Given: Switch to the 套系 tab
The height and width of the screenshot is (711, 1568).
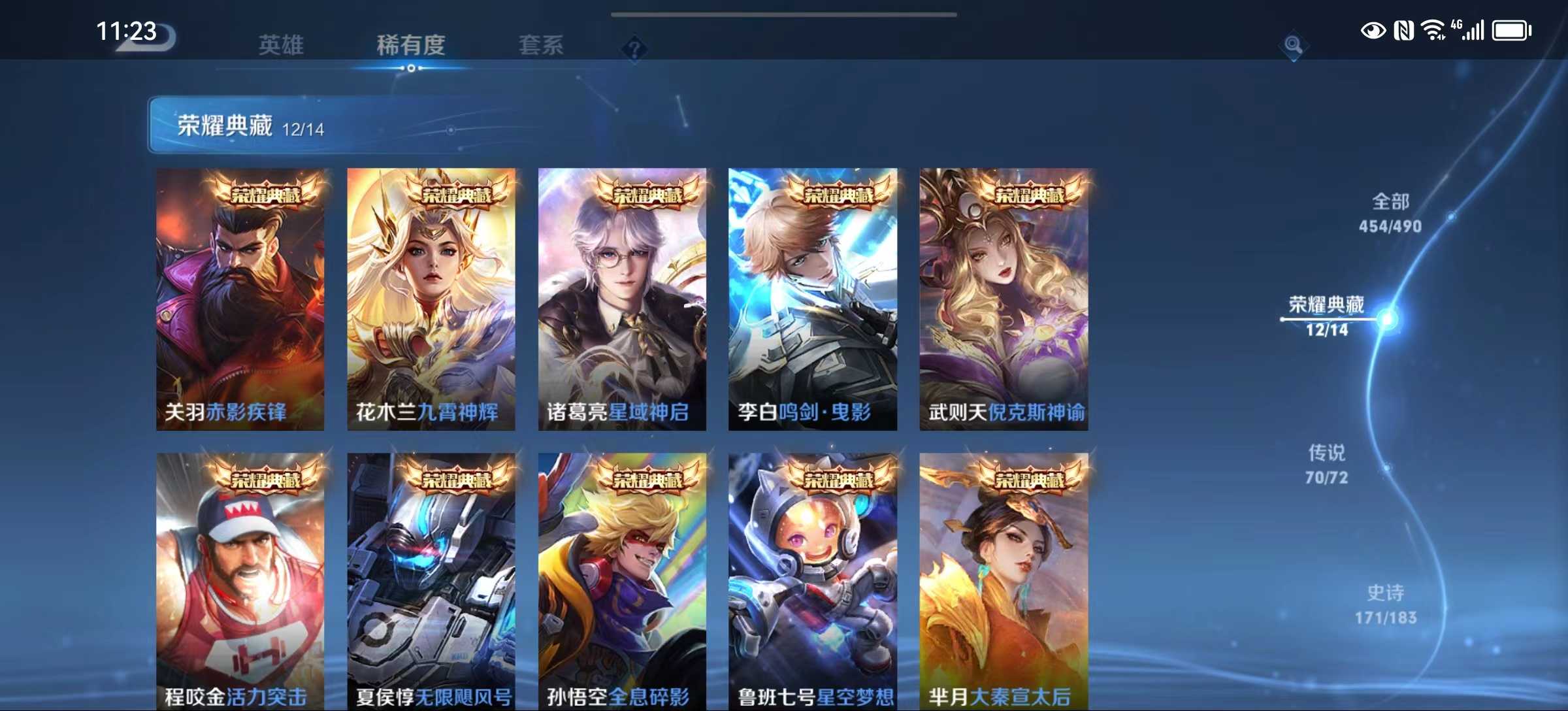Looking at the screenshot, I should tap(544, 44).
